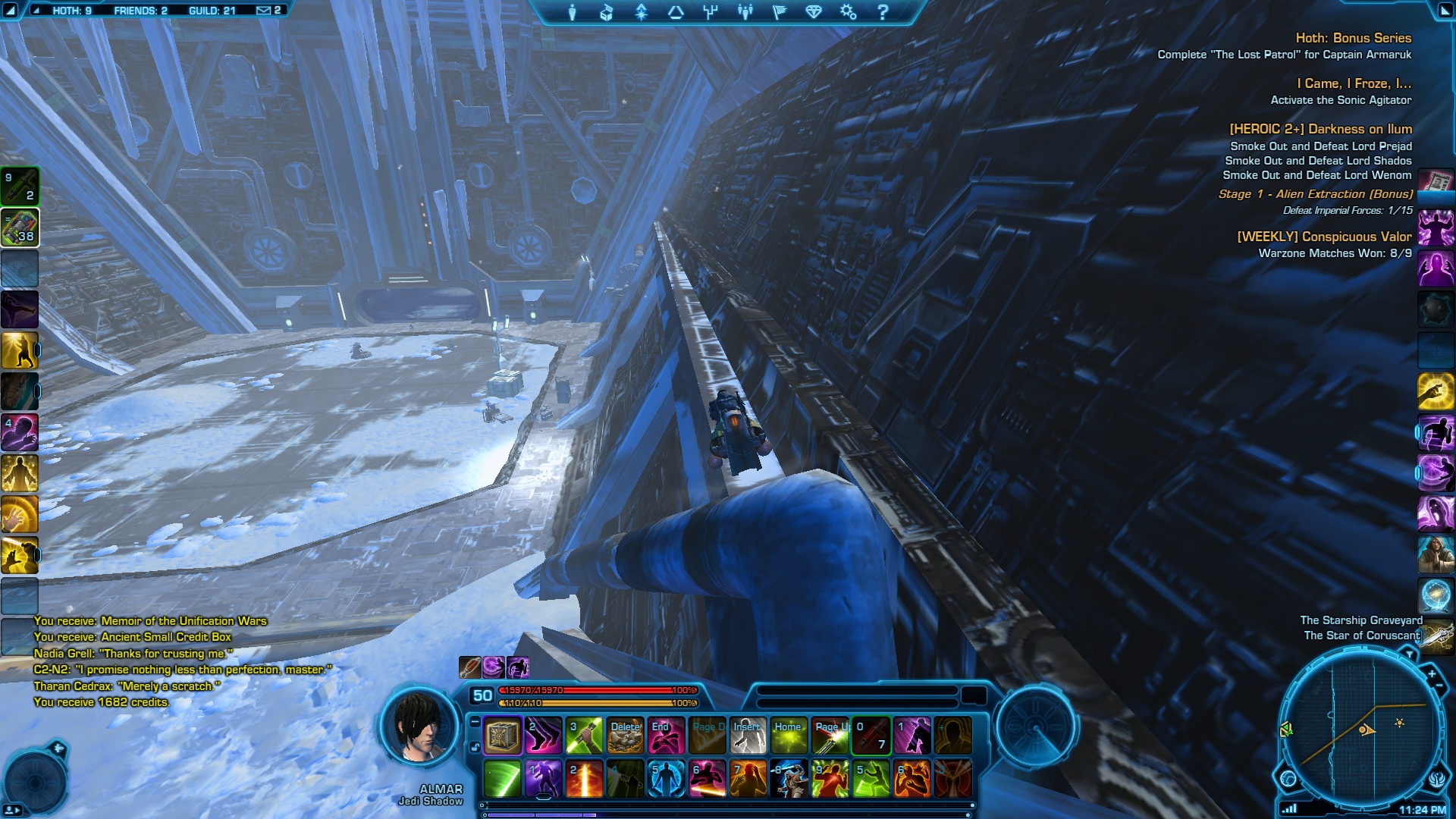Image resolution: width=1456 pixels, height=819 pixels.
Task: Open the mail envelope notification
Action: point(264,11)
